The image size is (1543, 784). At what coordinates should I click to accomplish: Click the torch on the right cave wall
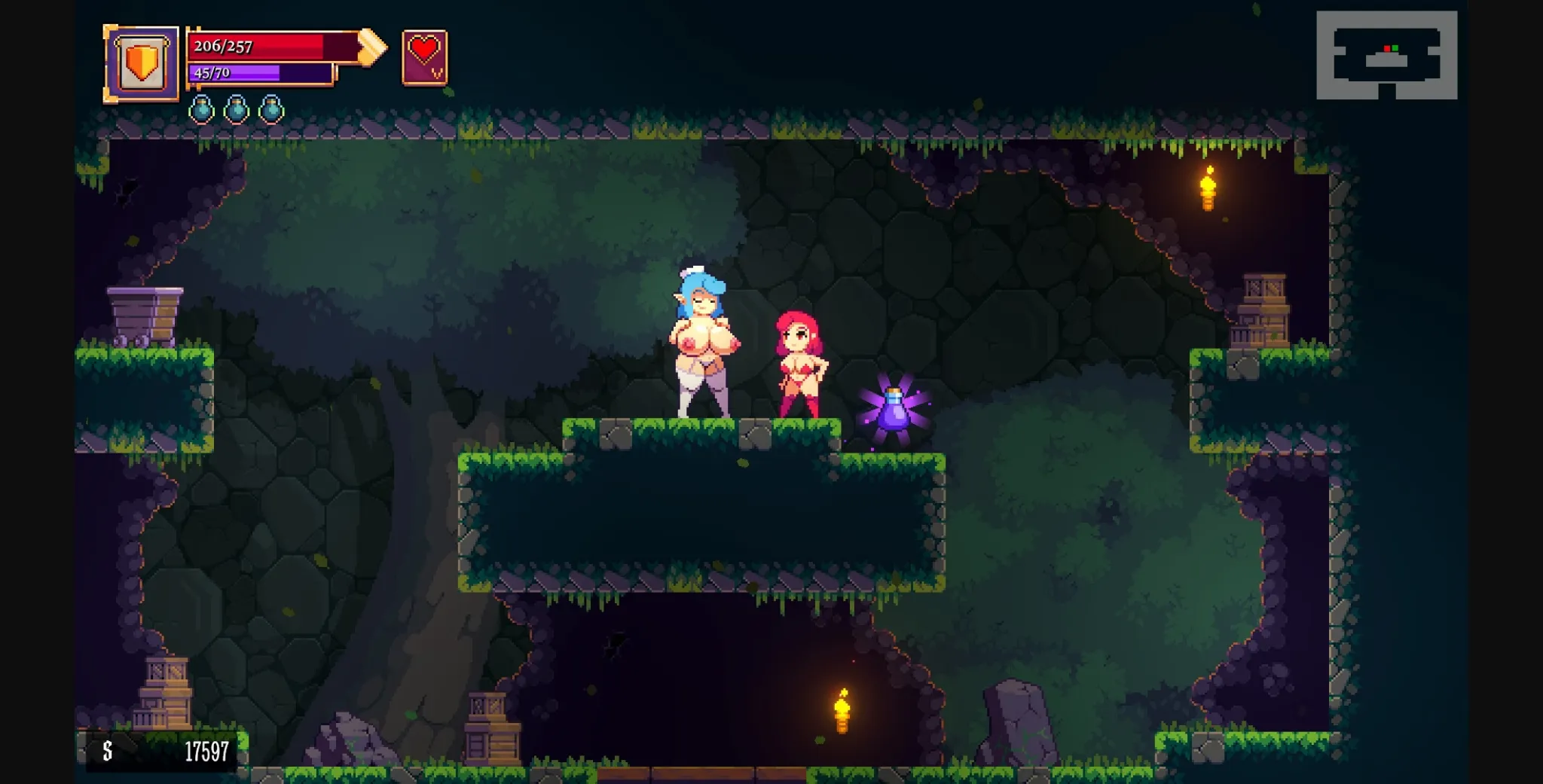click(x=1207, y=188)
